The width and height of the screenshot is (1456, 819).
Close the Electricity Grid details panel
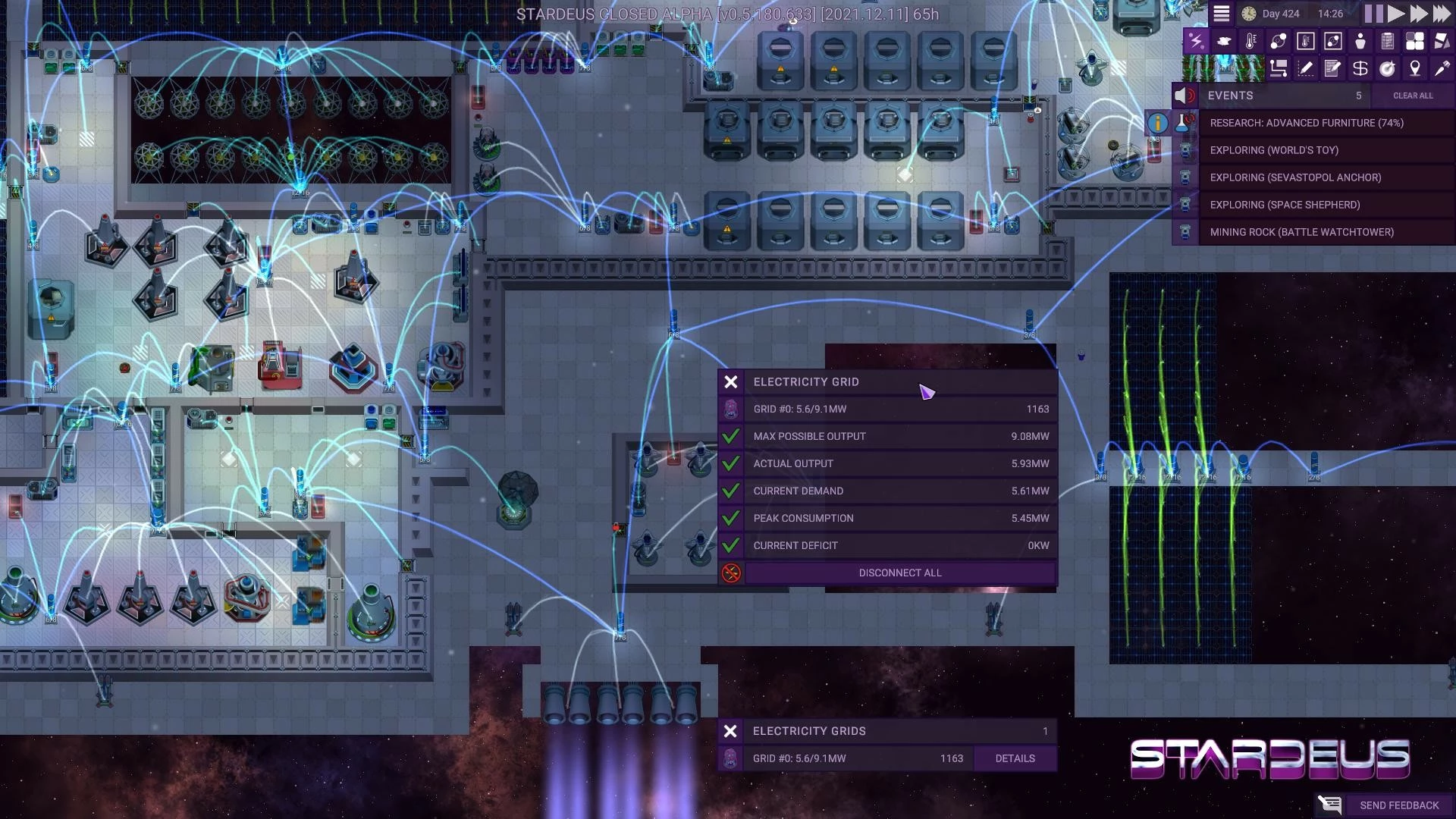(731, 382)
